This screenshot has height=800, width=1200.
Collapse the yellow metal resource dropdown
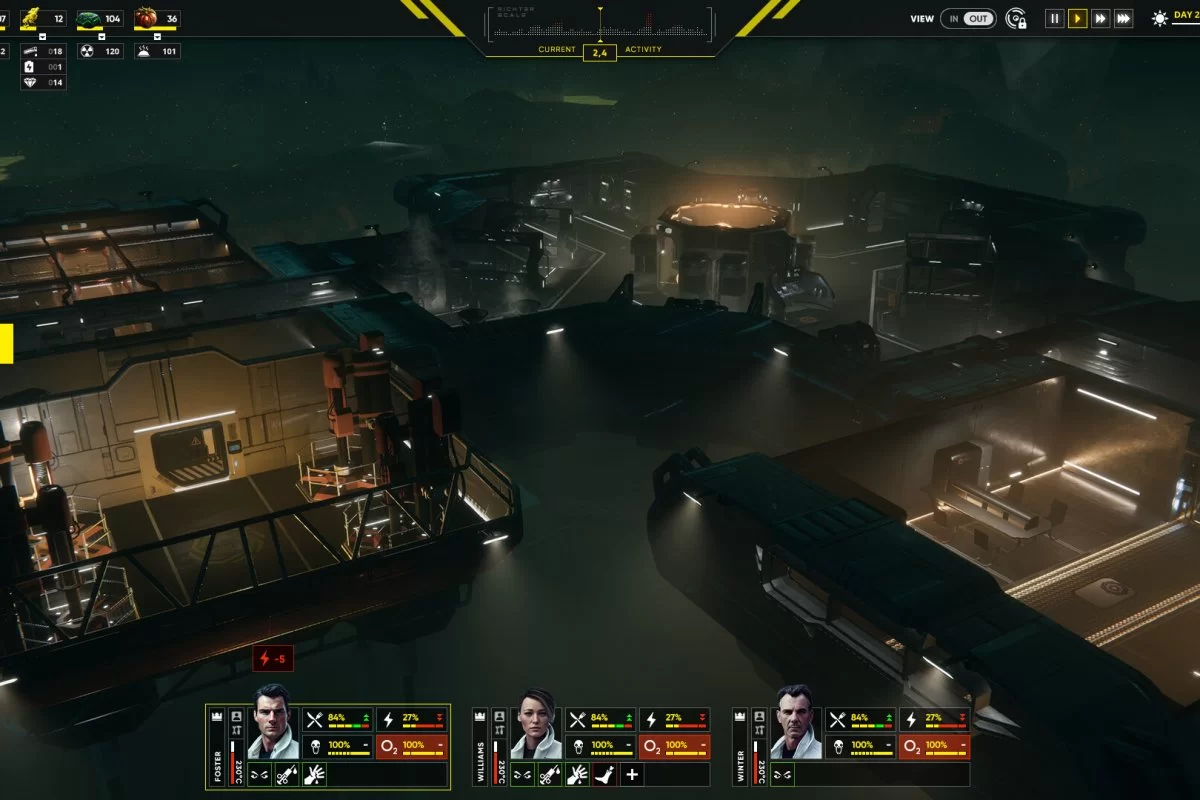coord(42,37)
